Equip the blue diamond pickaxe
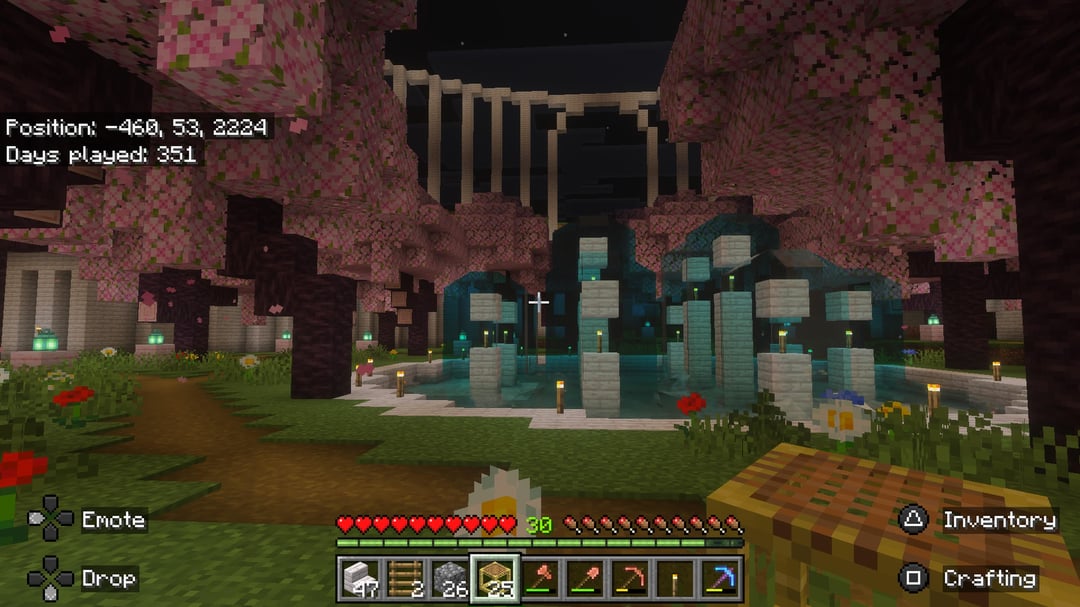The width and height of the screenshot is (1080, 607). (720, 578)
